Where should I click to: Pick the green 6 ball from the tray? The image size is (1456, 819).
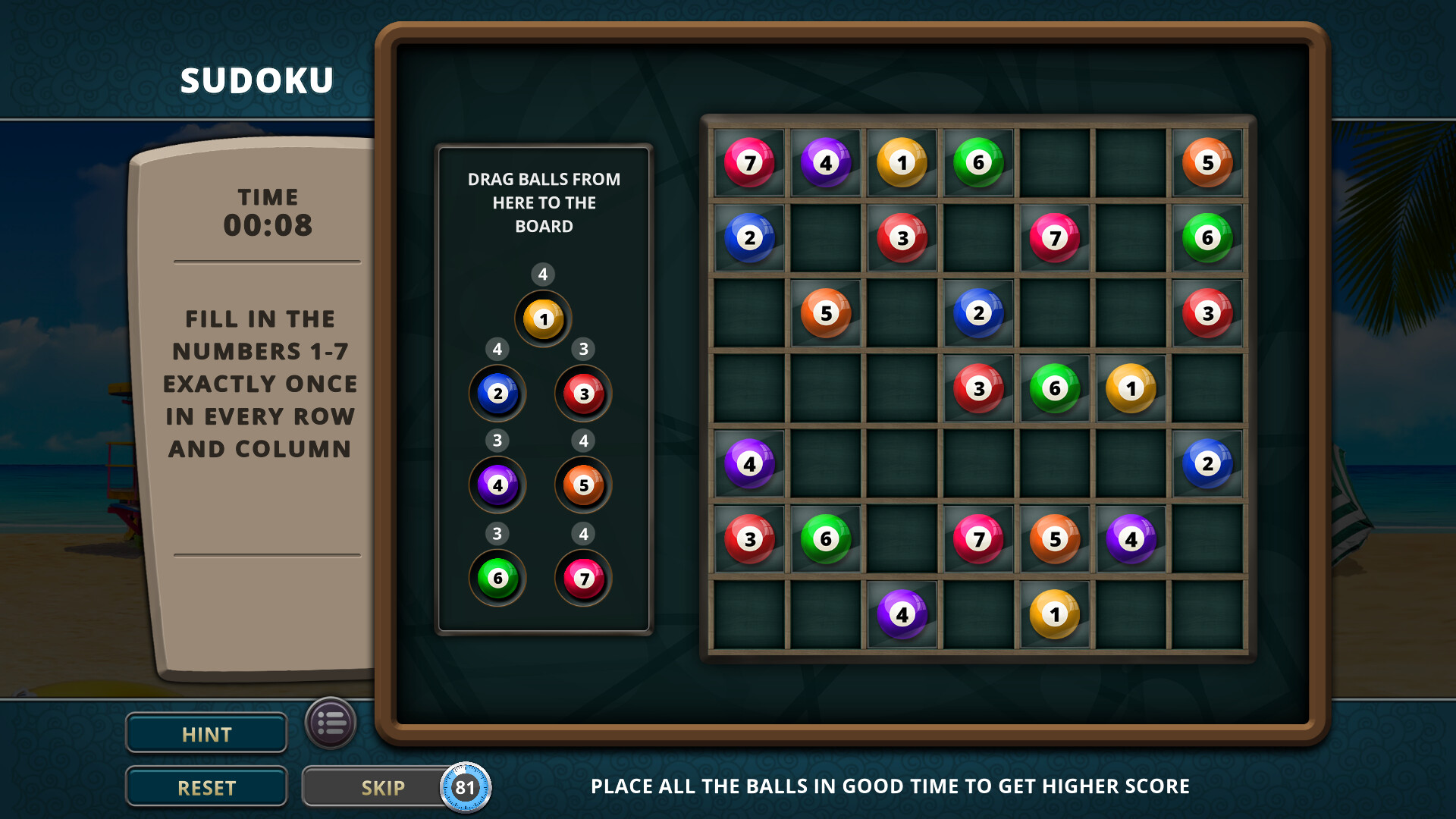pos(497,578)
